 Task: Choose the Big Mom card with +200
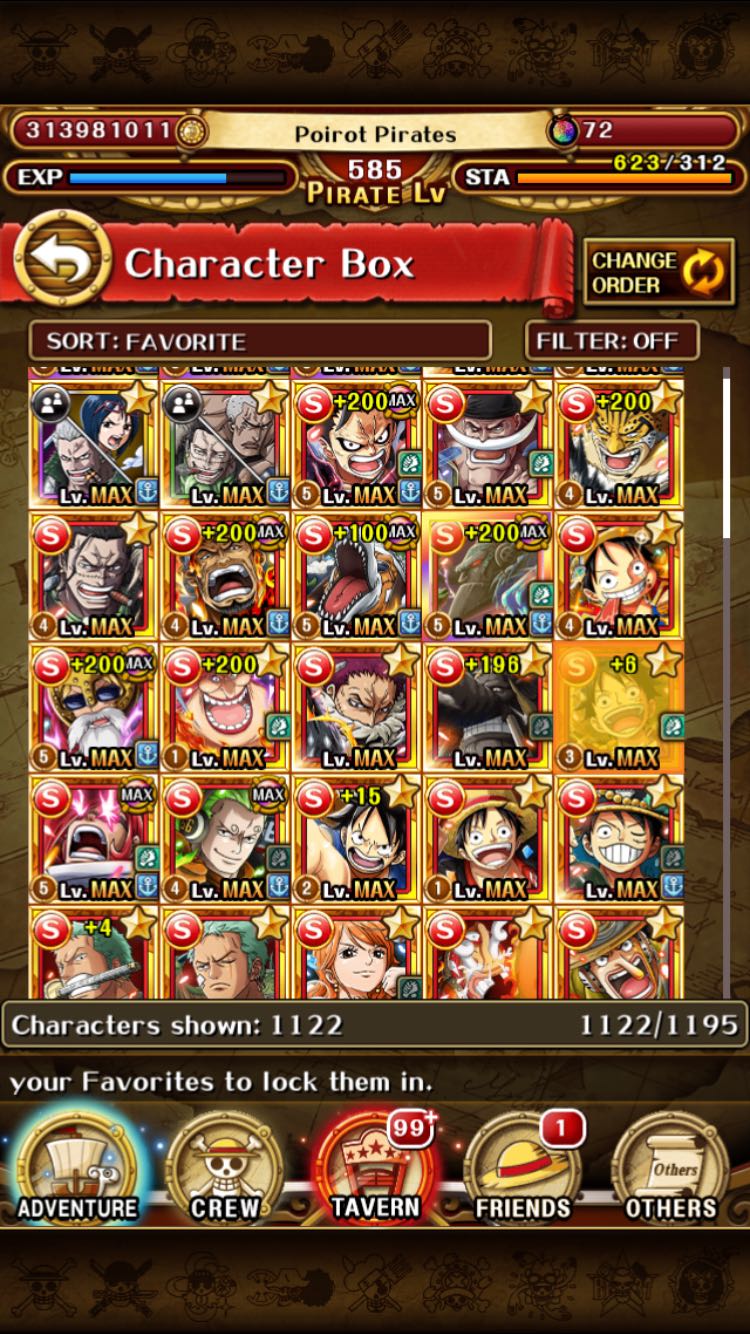pos(225,706)
